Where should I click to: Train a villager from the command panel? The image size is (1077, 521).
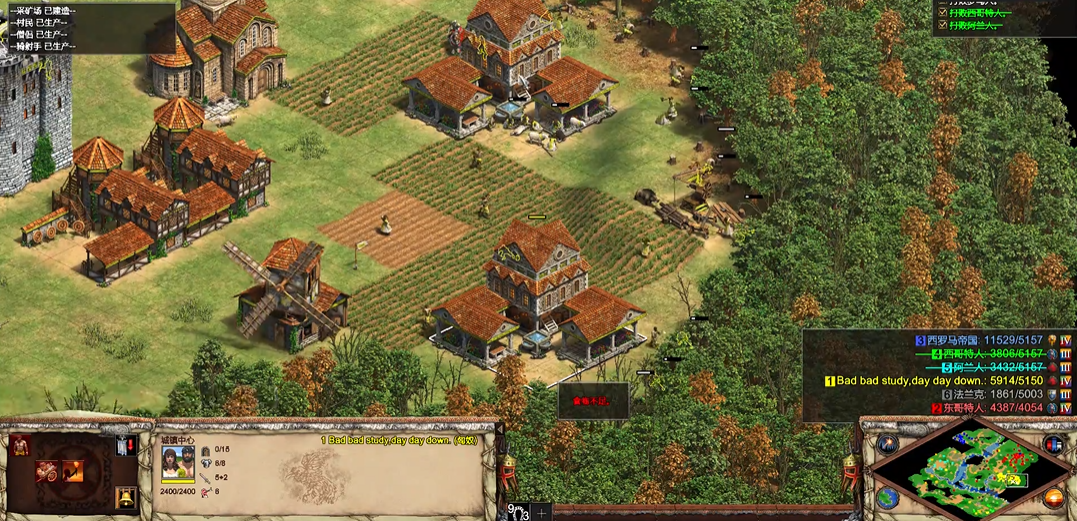coord(21,446)
